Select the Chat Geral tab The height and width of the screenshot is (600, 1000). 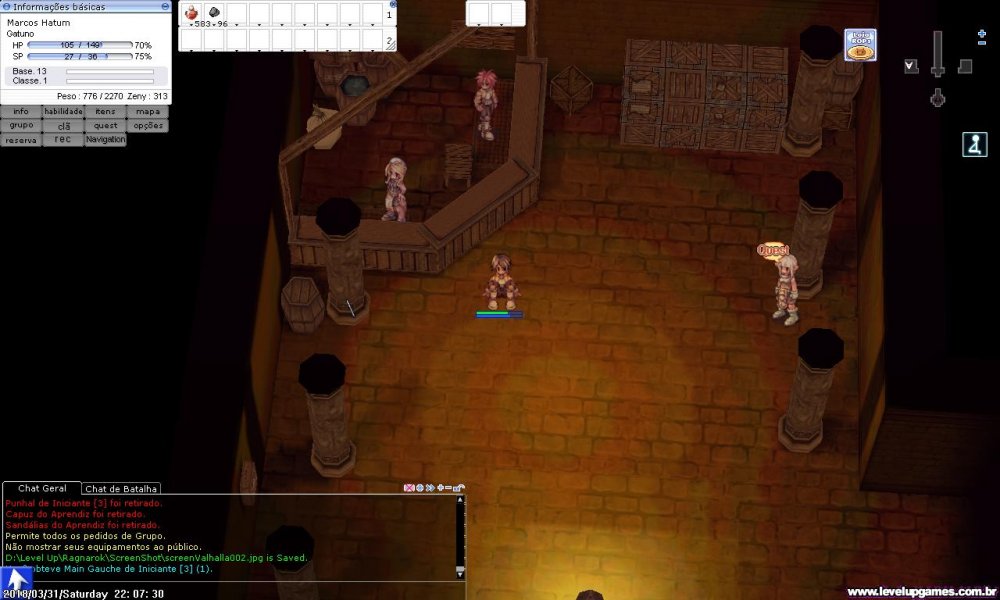pos(42,488)
